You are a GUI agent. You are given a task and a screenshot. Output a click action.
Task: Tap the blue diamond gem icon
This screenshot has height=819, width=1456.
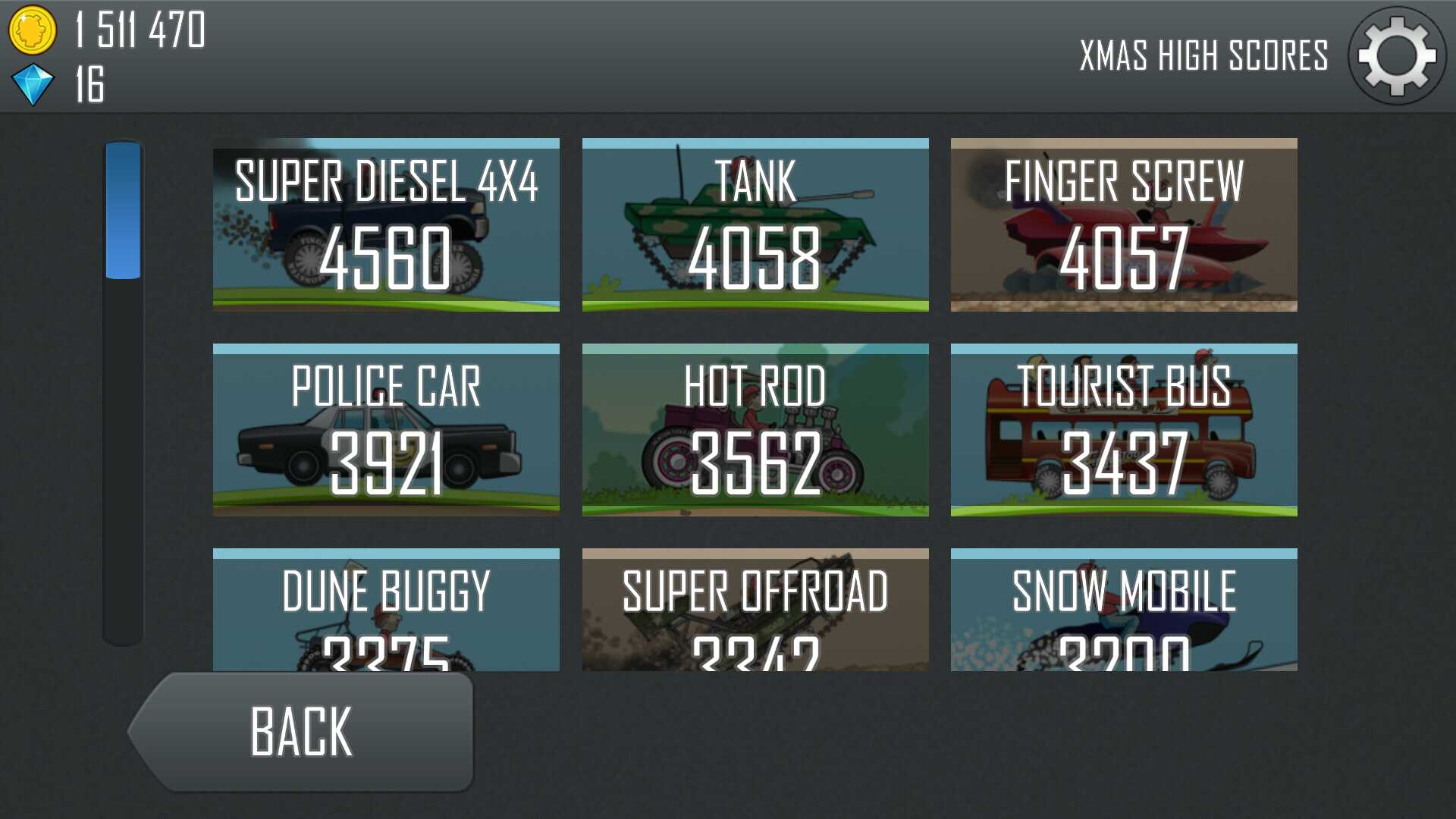[x=33, y=84]
